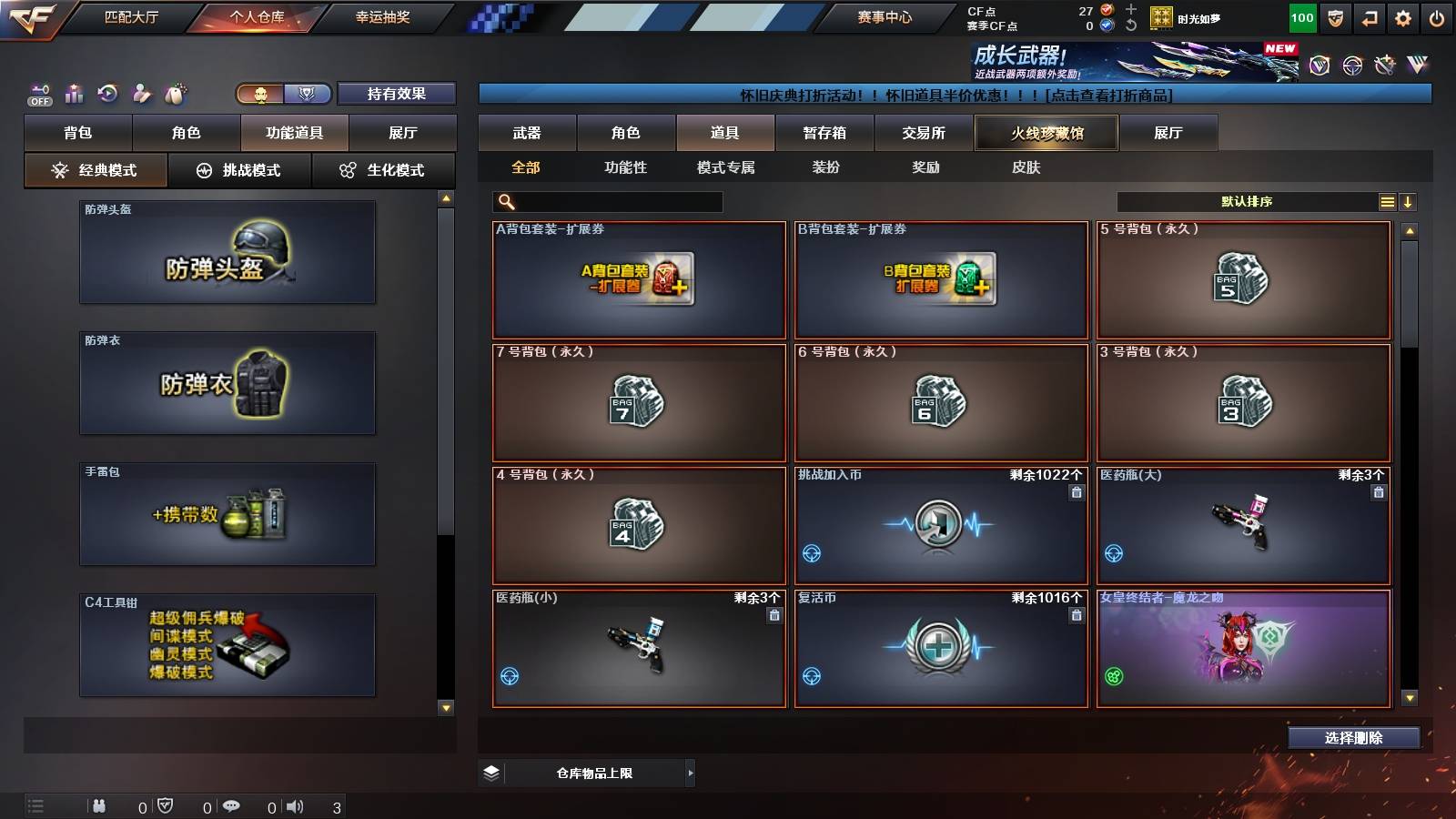Open the settings gear icon

1403,16
